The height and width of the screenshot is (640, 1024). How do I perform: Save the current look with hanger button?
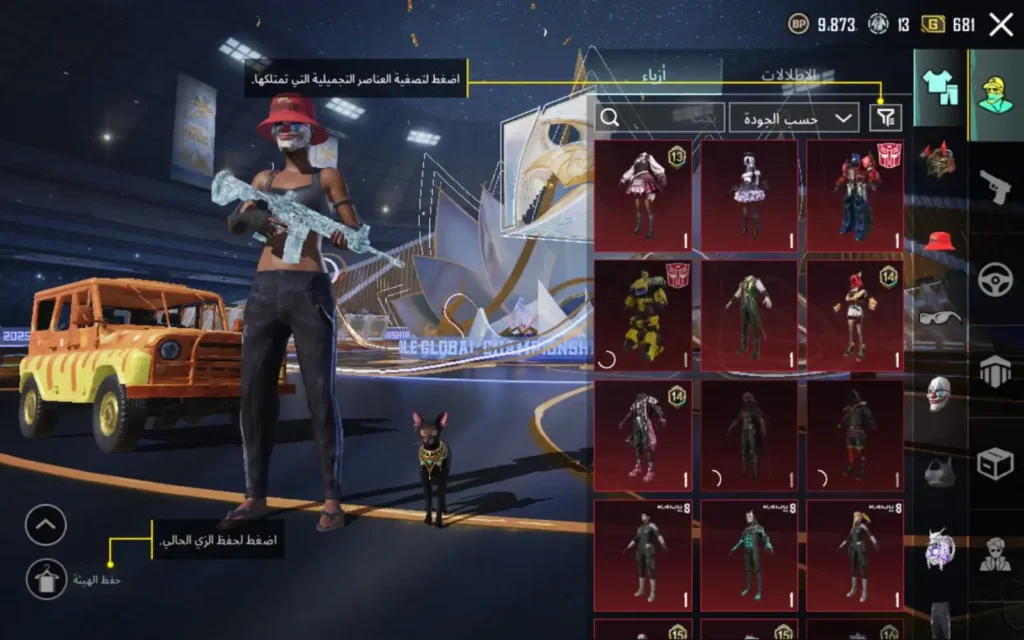click(x=46, y=579)
